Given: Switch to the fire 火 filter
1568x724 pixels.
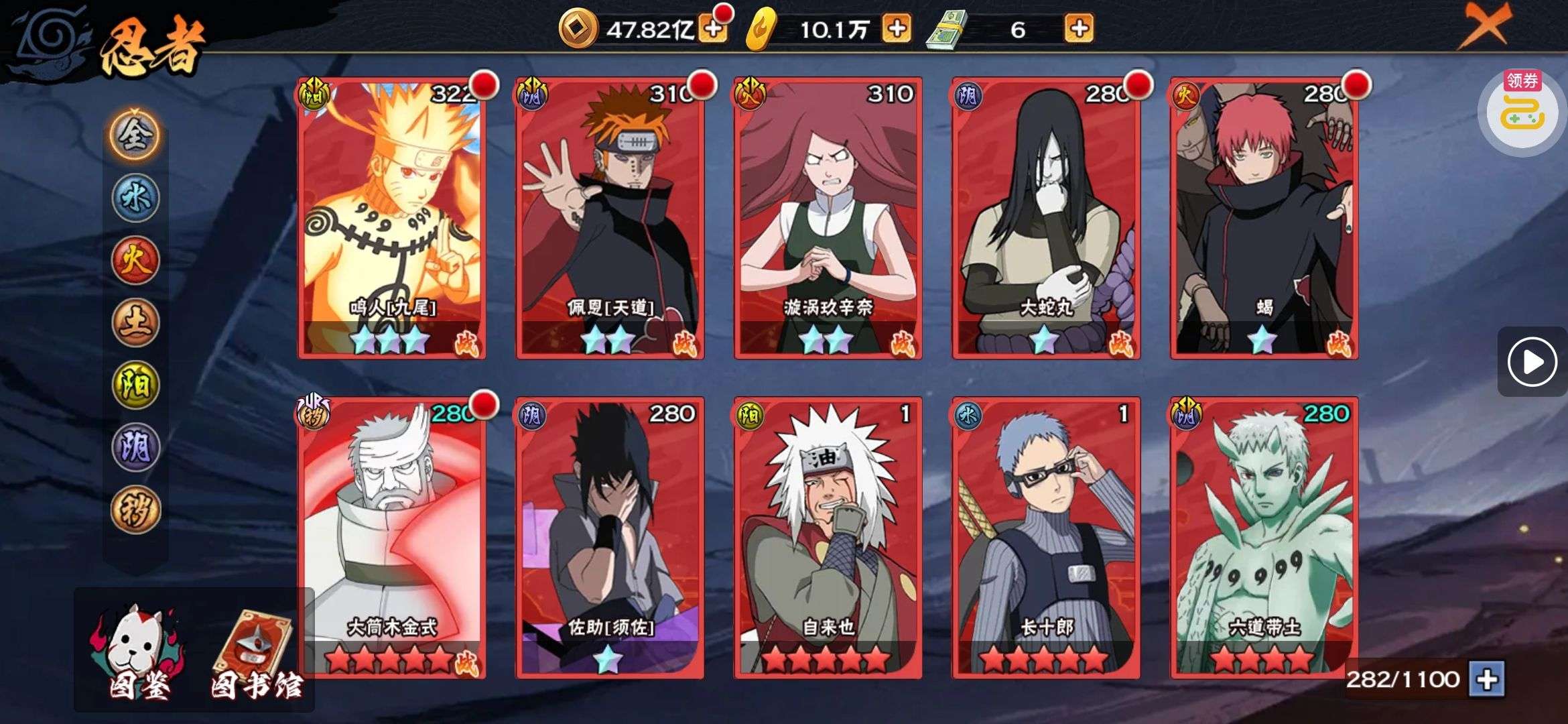Looking at the screenshot, I should click(135, 260).
